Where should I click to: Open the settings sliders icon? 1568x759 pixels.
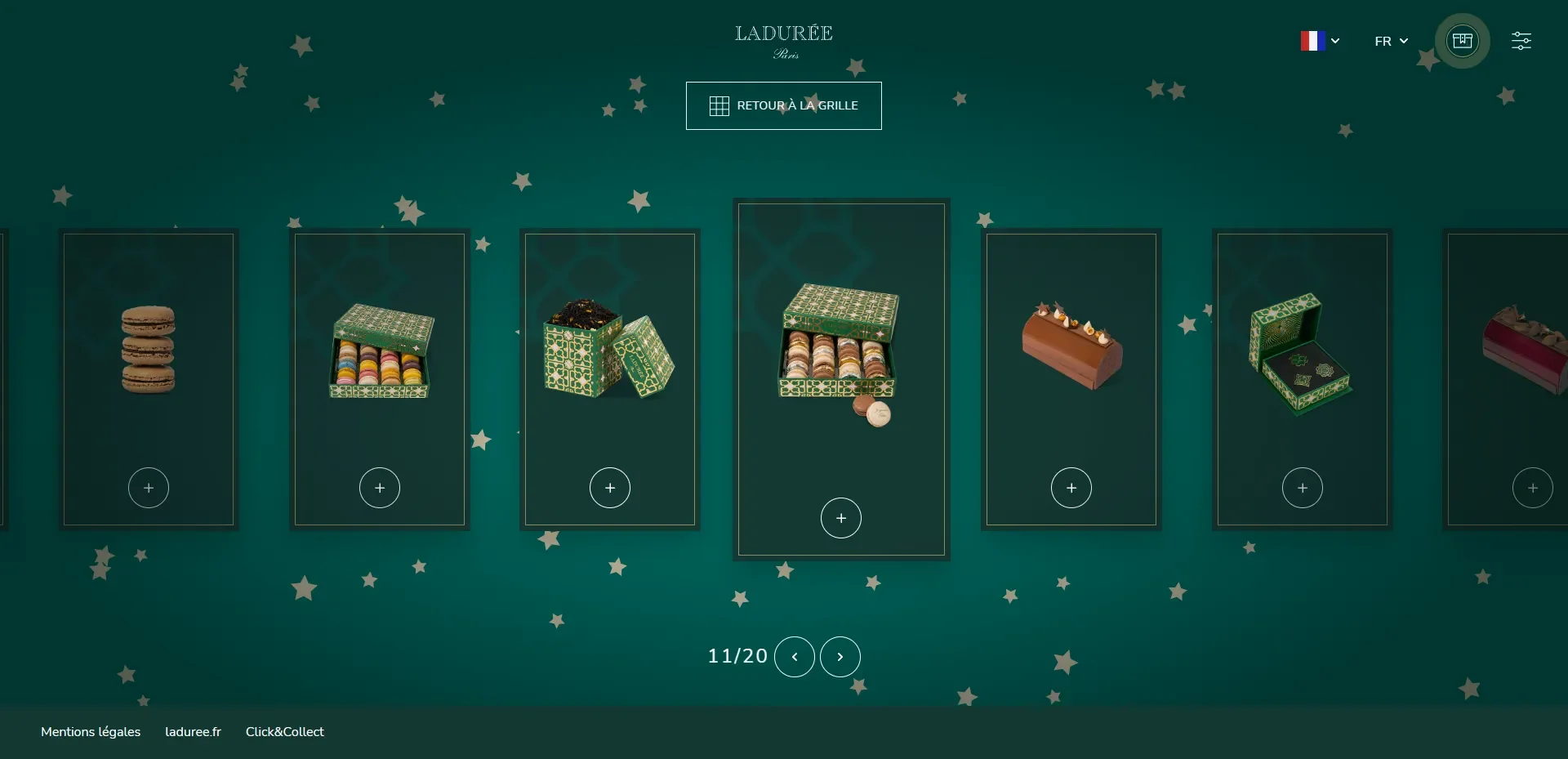coord(1521,41)
